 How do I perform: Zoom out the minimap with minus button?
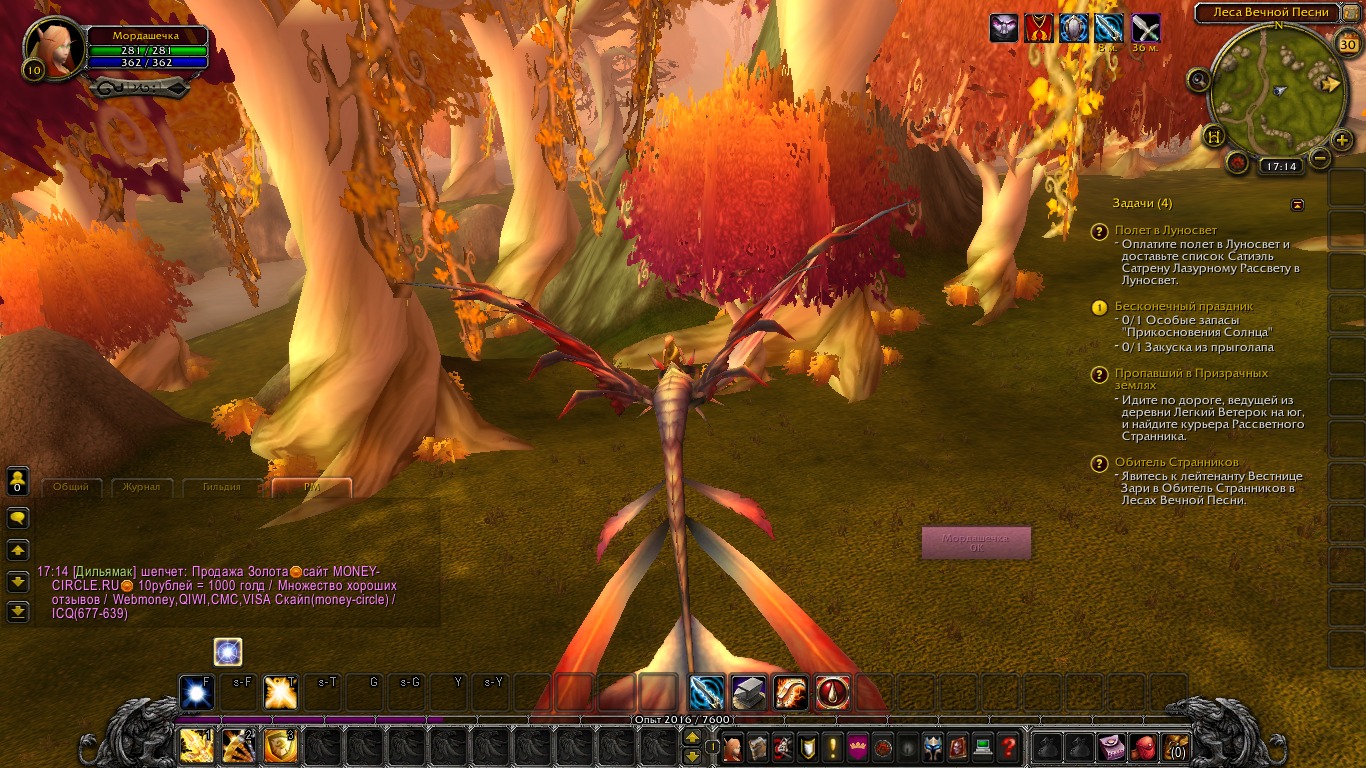click(x=1320, y=158)
